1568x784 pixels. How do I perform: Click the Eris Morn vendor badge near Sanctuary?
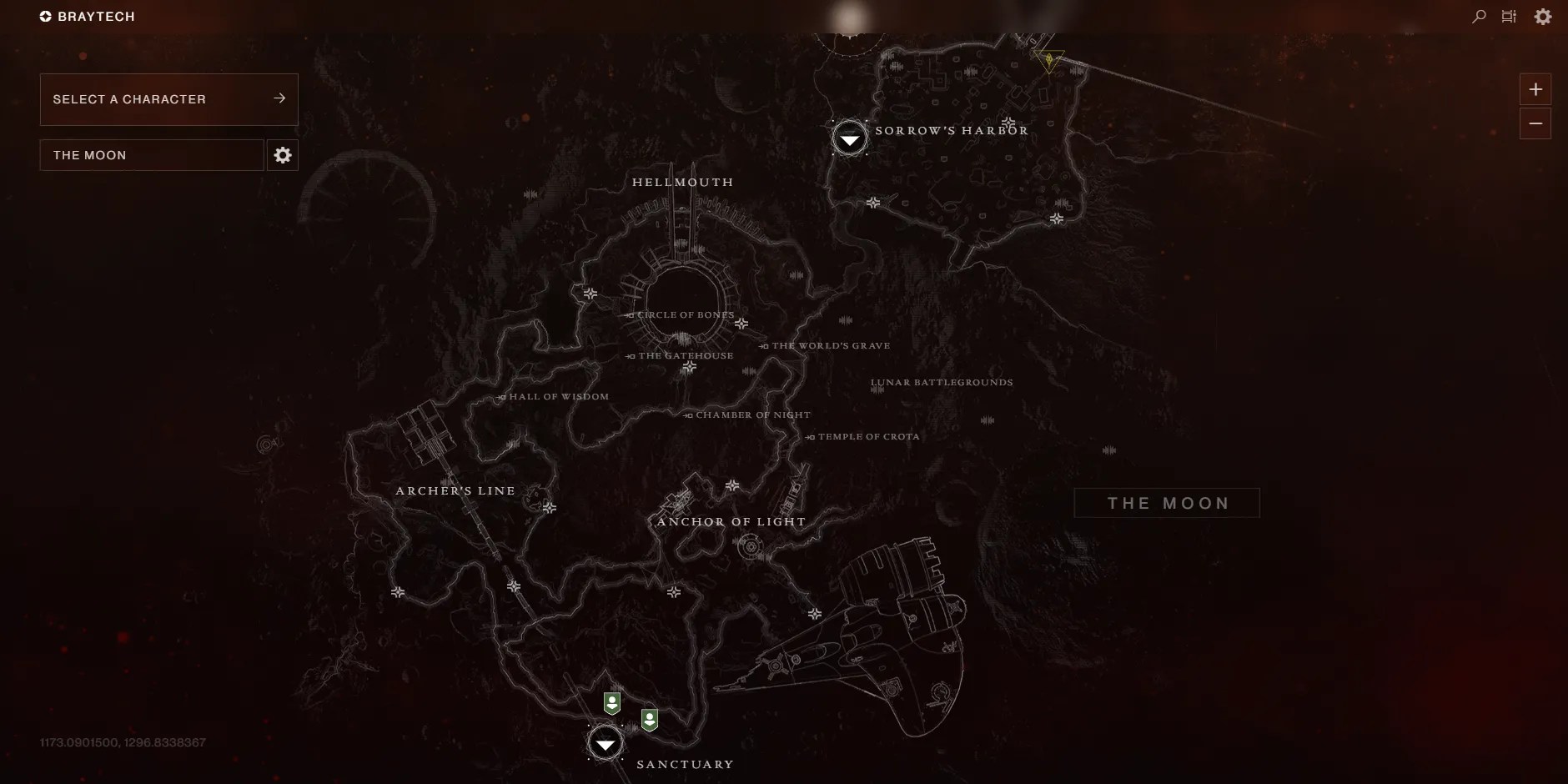(x=614, y=703)
